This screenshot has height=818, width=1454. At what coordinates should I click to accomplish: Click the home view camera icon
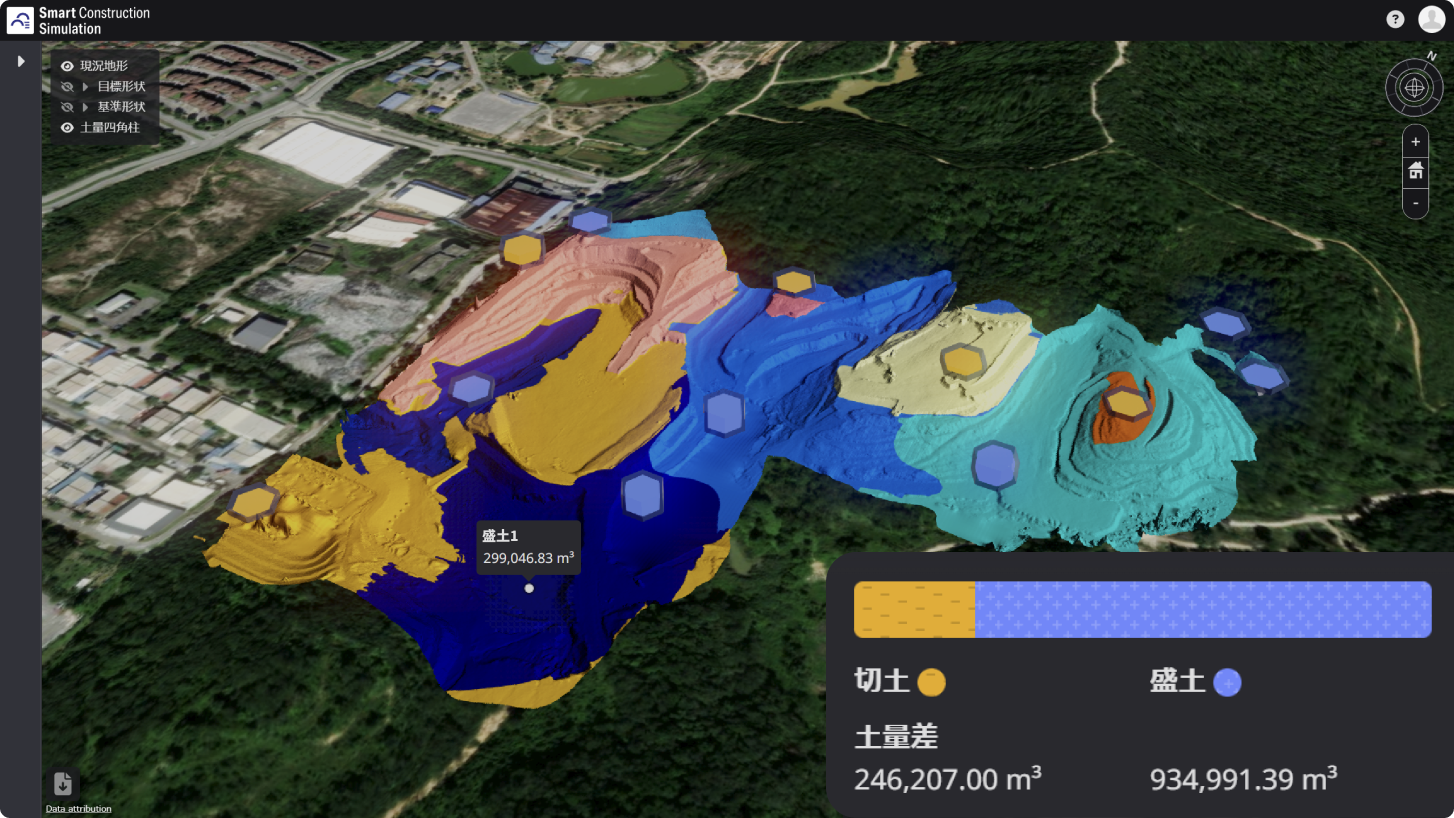[x=1415, y=169]
